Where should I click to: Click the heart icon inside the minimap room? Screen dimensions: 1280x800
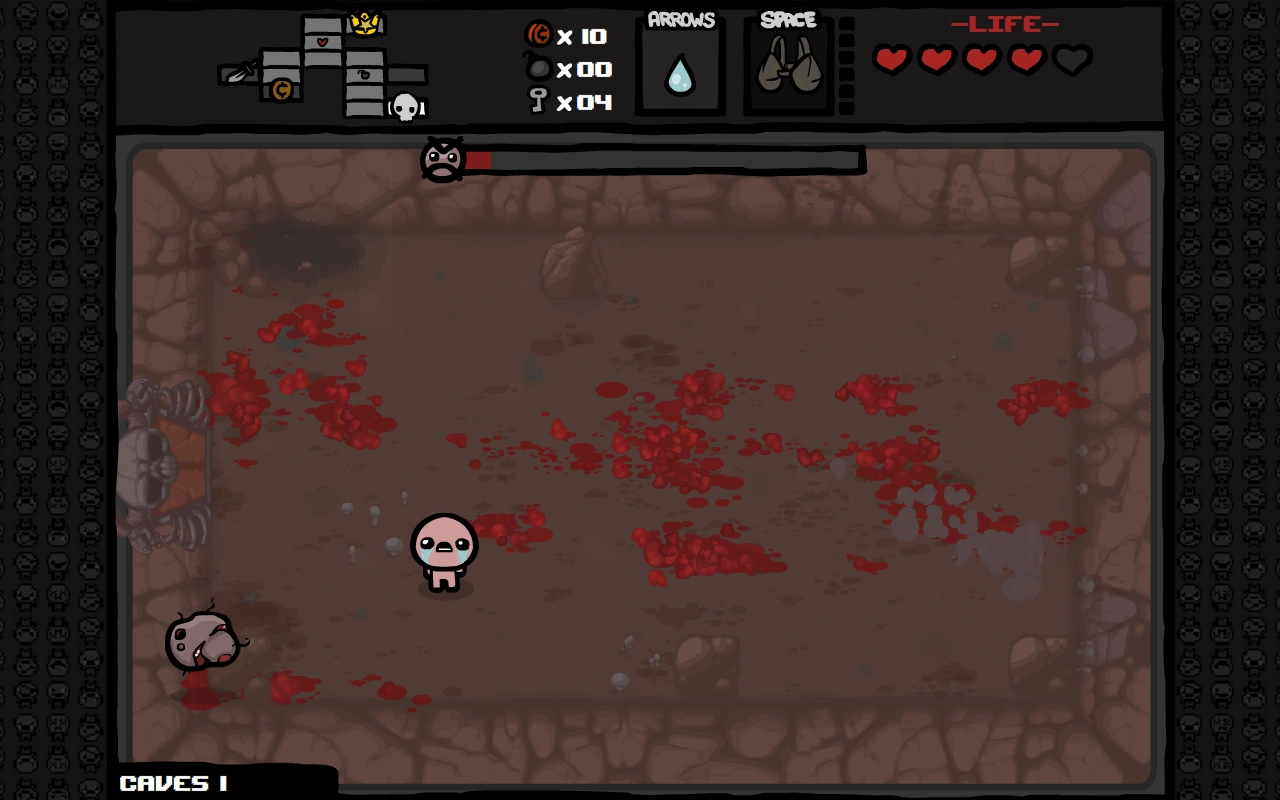click(x=322, y=42)
